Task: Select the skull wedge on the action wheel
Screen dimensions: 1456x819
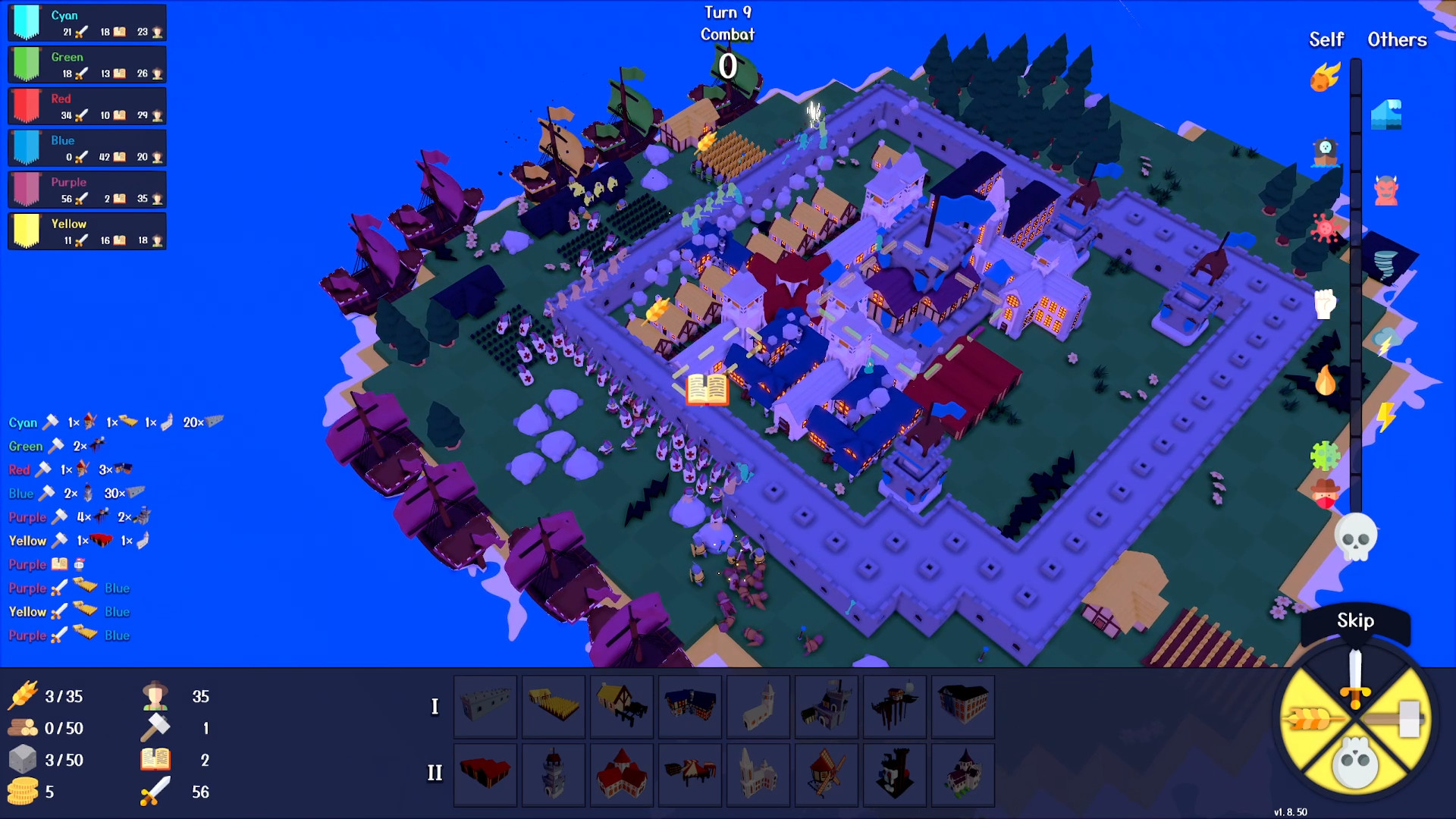Action: [1354, 762]
